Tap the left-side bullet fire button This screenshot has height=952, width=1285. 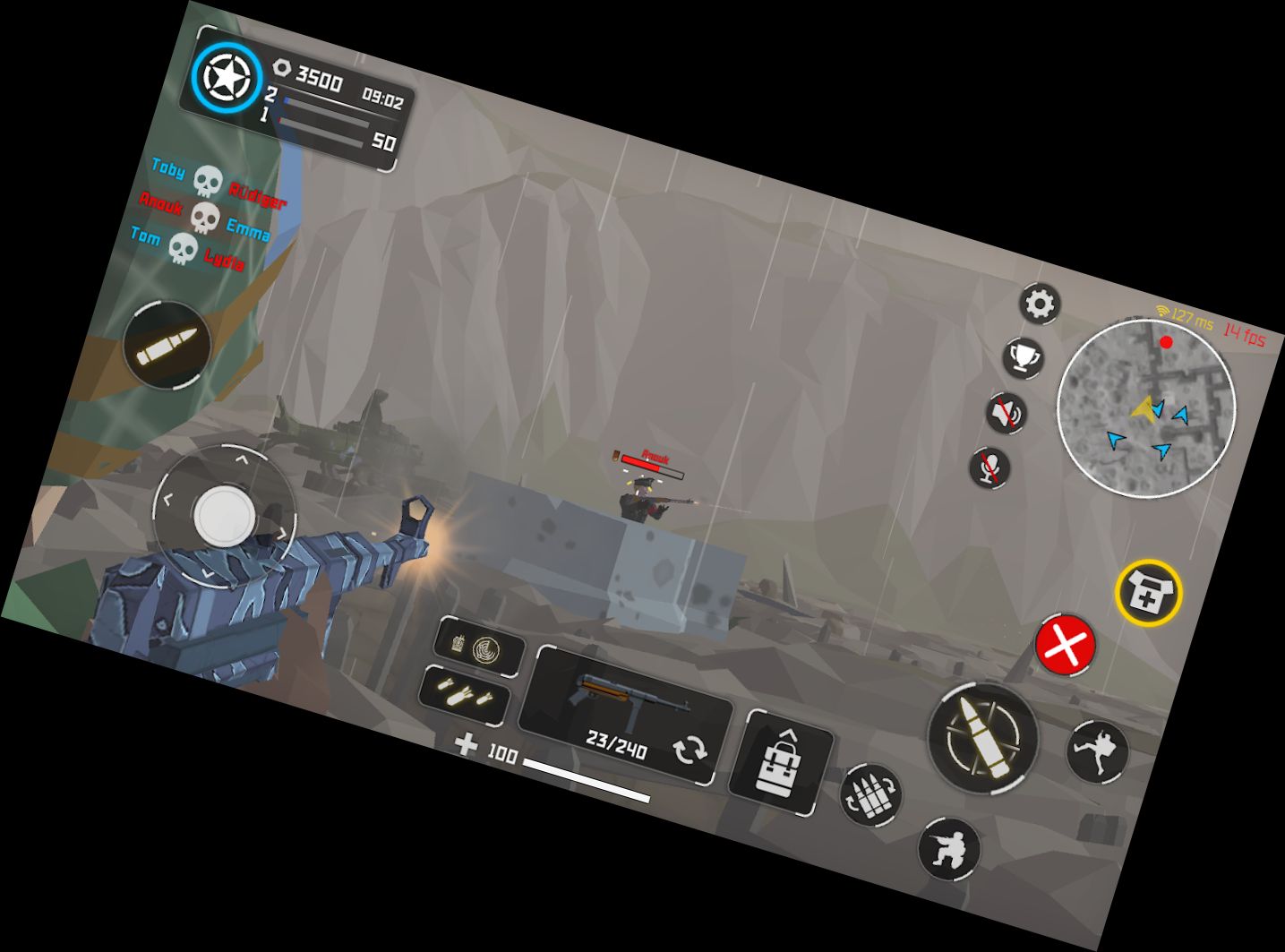coord(167,346)
